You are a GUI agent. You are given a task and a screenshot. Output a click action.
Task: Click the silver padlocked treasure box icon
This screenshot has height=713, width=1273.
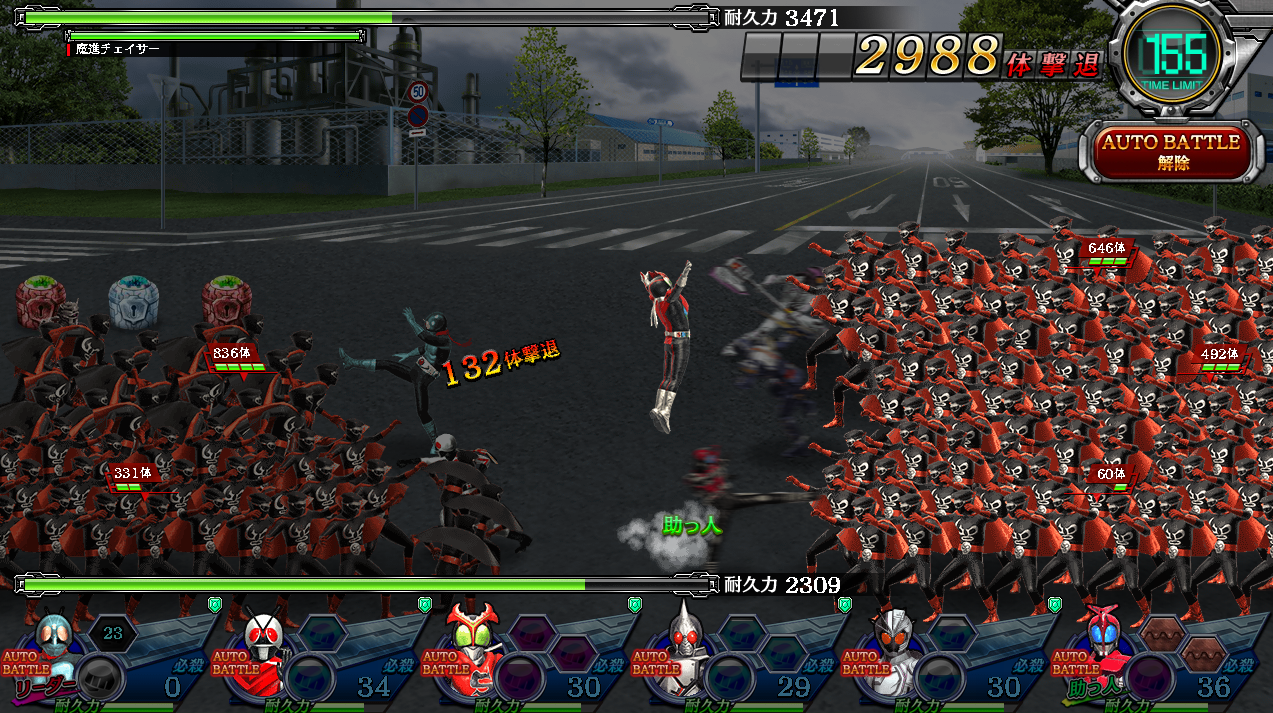134,301
